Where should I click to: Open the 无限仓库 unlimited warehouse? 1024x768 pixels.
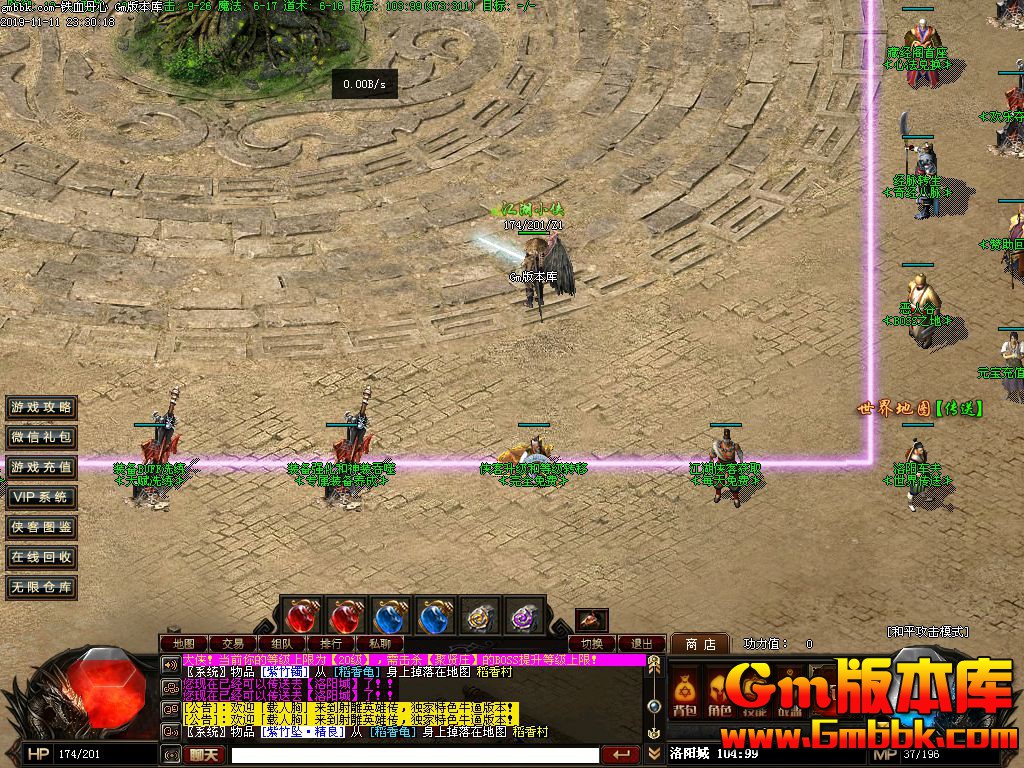coord(41,587)
